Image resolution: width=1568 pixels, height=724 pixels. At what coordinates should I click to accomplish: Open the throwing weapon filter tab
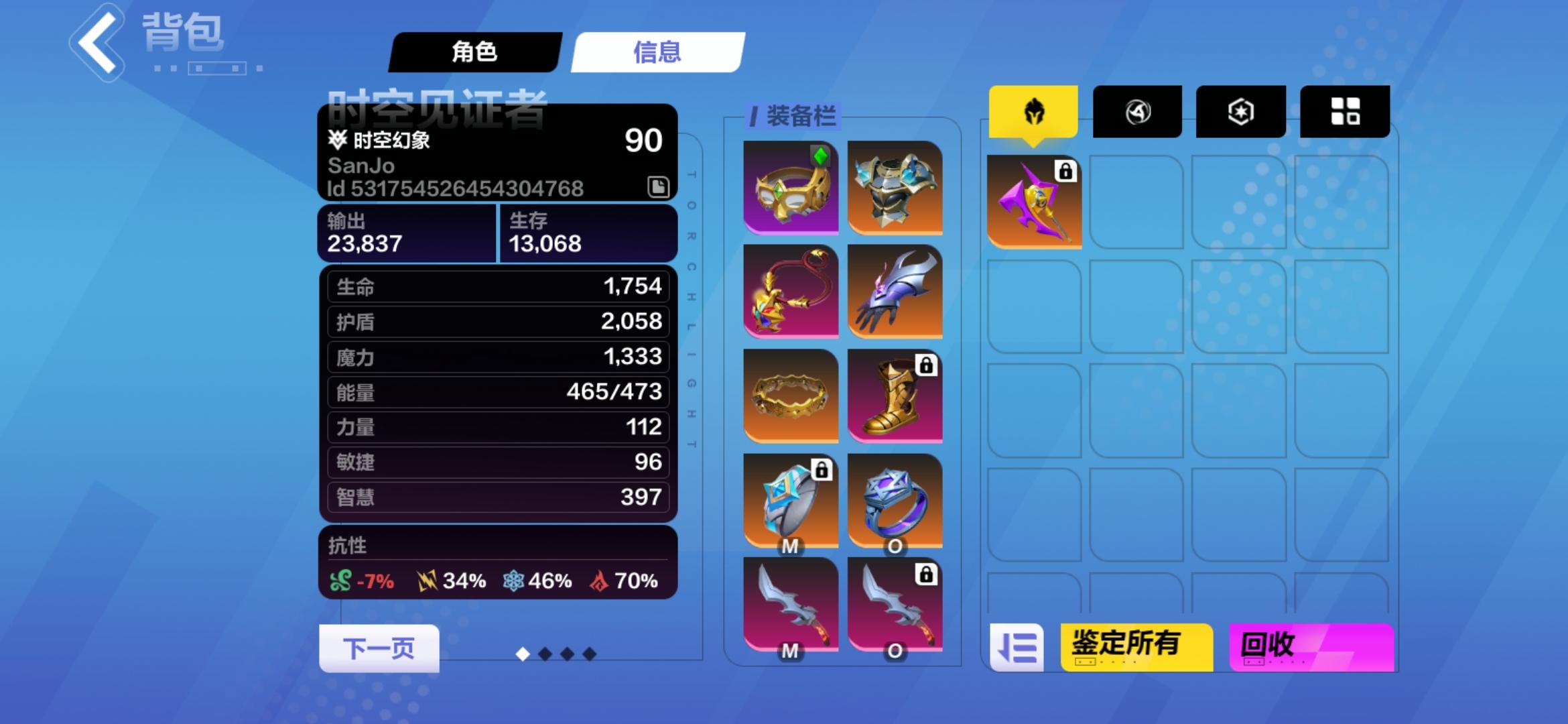pos(1136,111)
